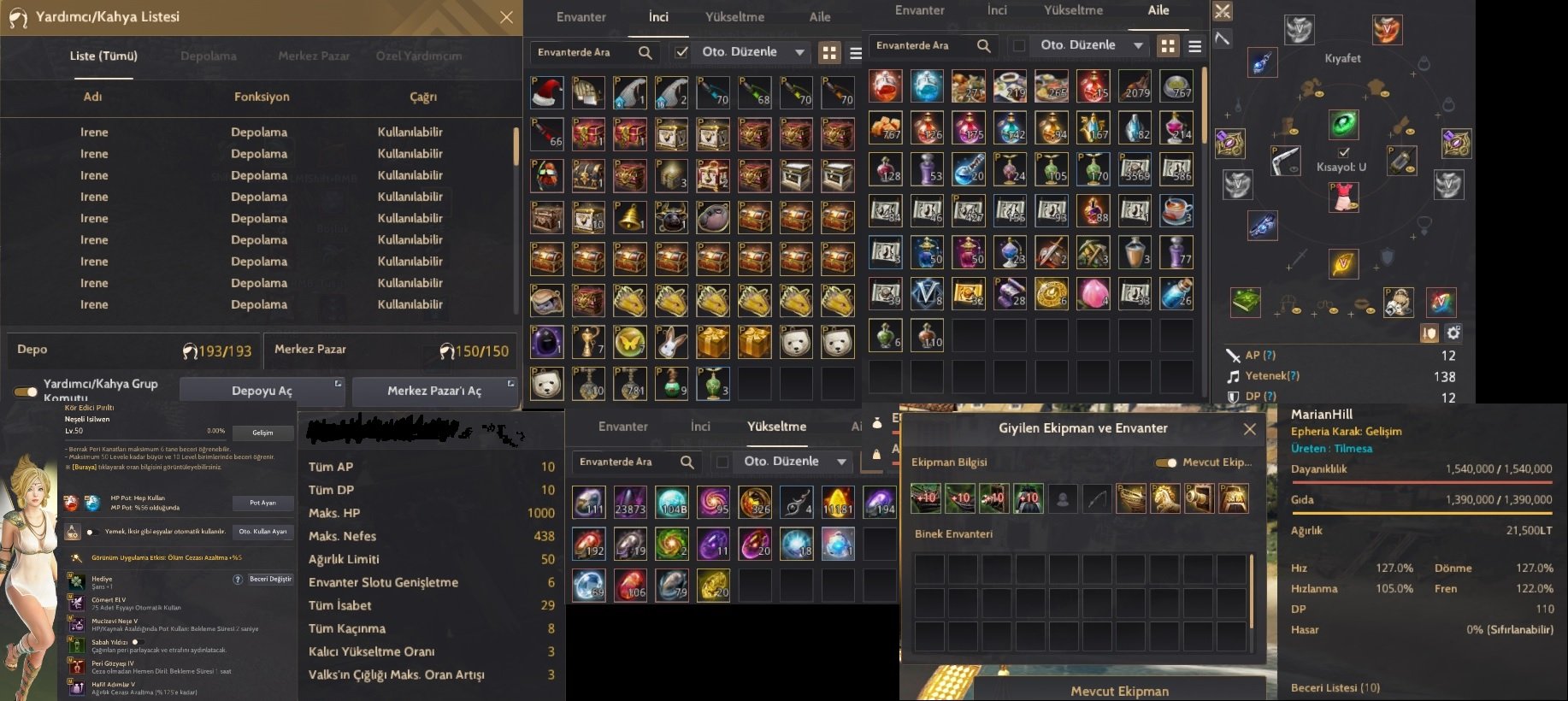
Task: Click the search magnifier next to Envanterde Ara
Action: coord(645,53)
